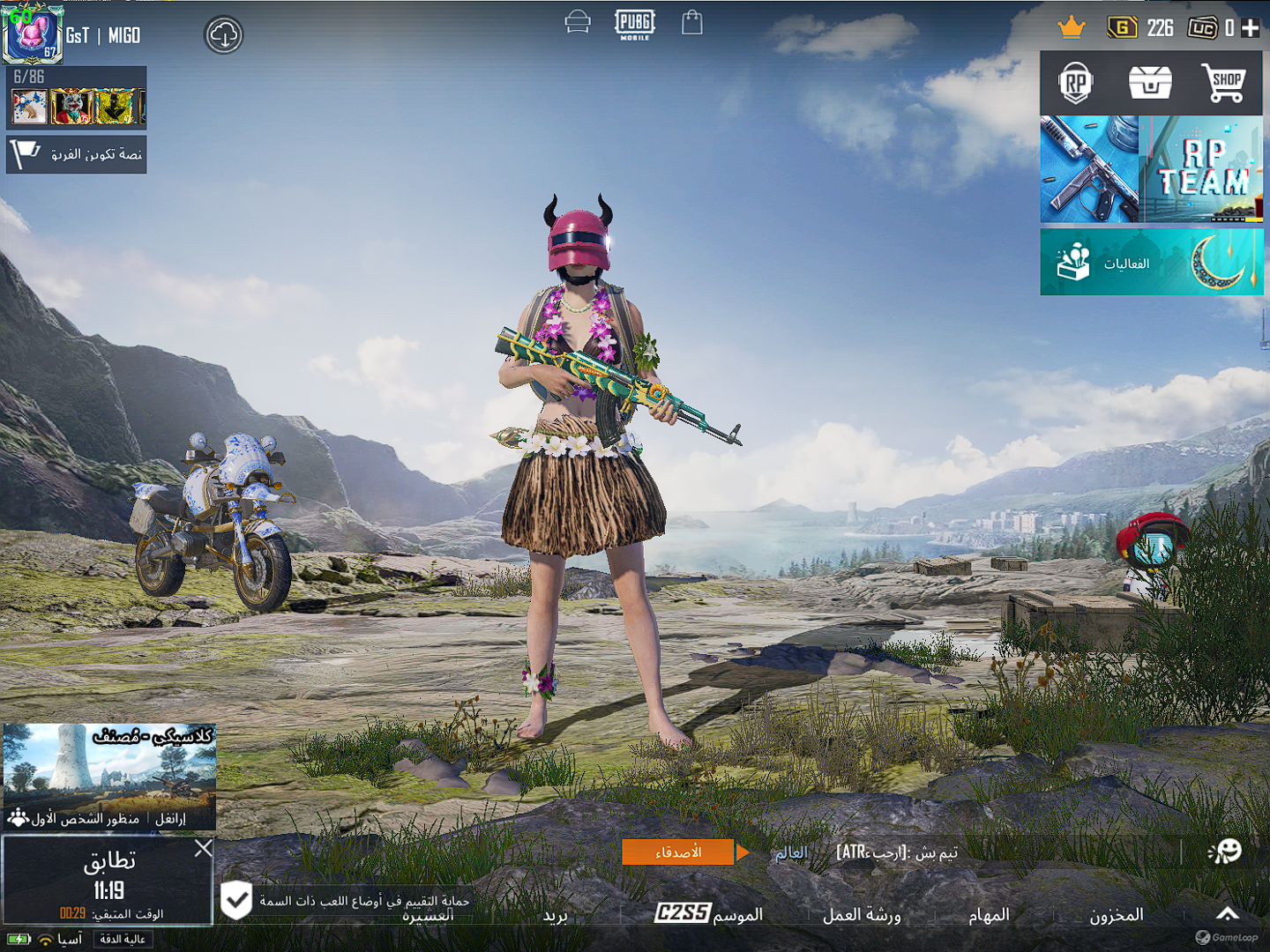
Task: Open the events banner with crescent moon
Action: [x=1152, y=263]
